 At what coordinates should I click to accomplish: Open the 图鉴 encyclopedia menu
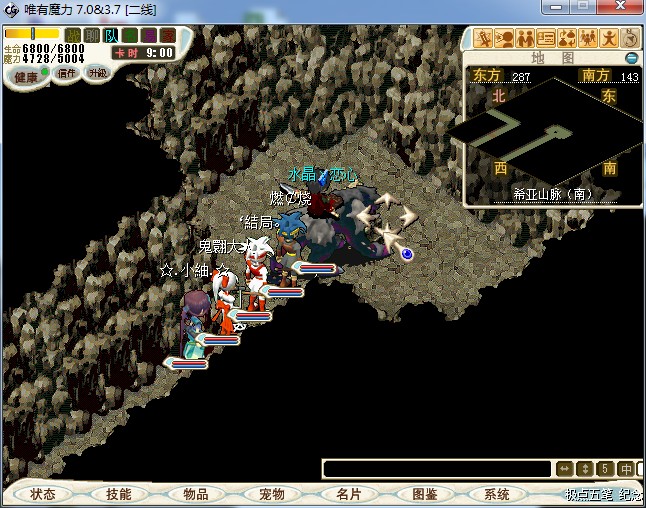424,494
